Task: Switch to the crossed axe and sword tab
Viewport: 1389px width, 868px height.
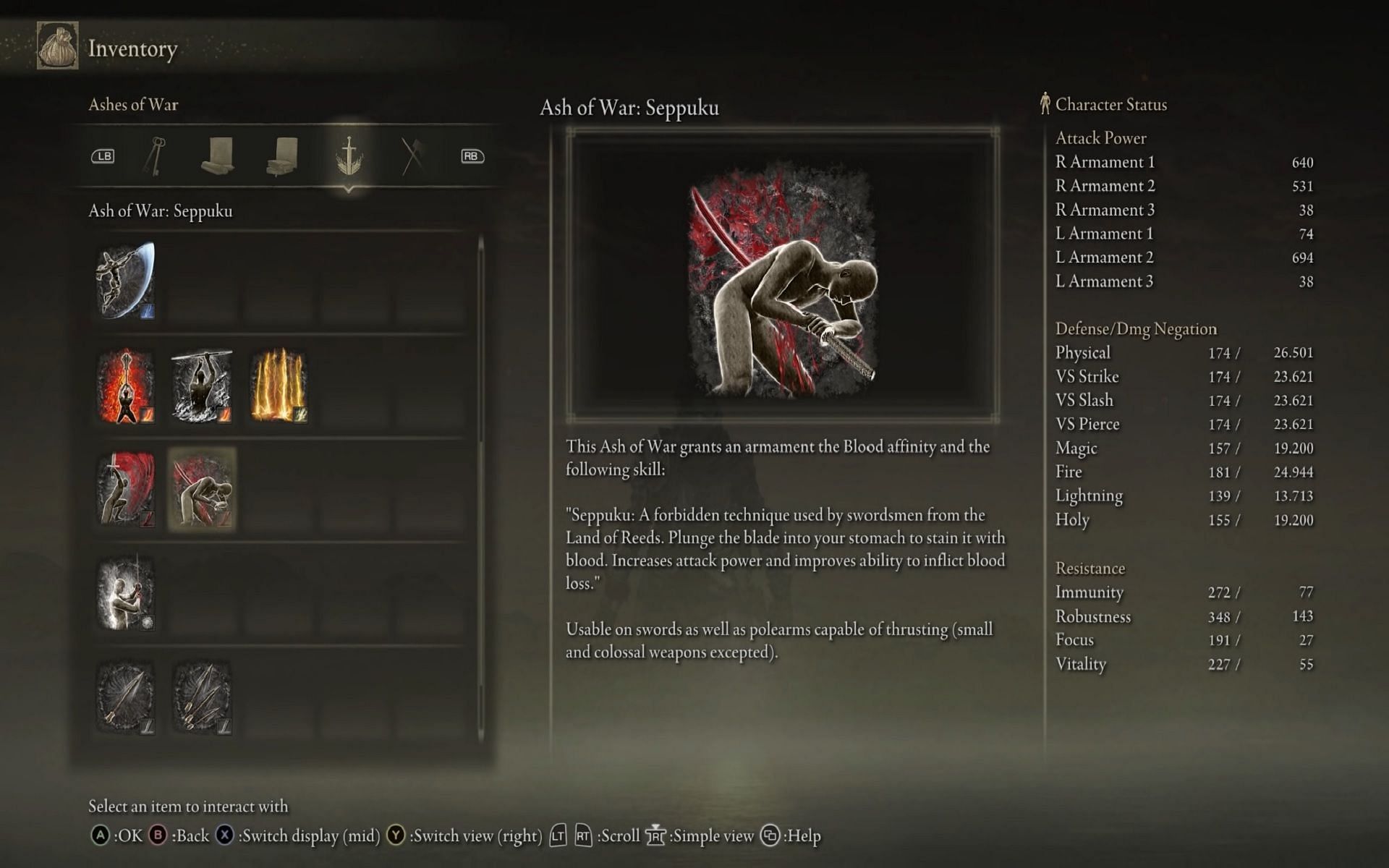Action: (412, 156)
